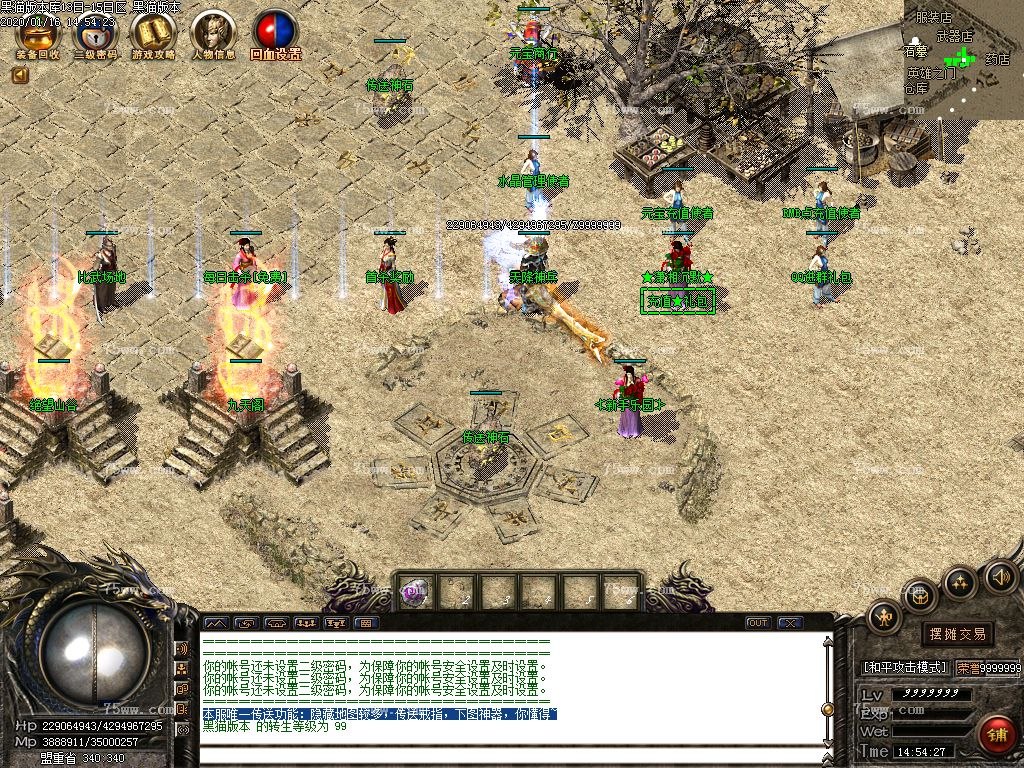1024x768 pixels.
Task: Open the red 铺 shop button
Action: [996, 735]
